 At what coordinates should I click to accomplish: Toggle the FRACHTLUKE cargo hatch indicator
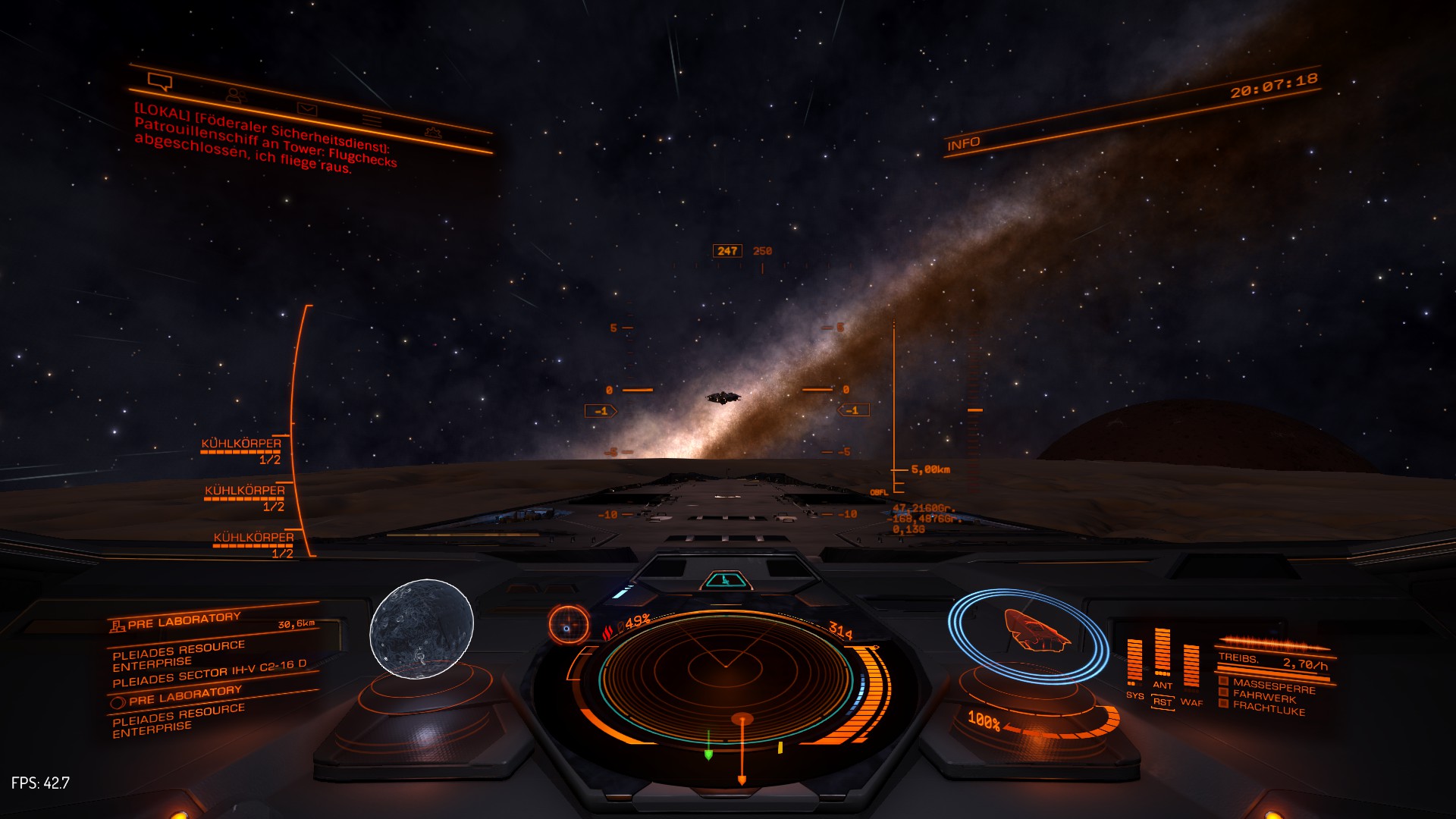coord(1268,708)
